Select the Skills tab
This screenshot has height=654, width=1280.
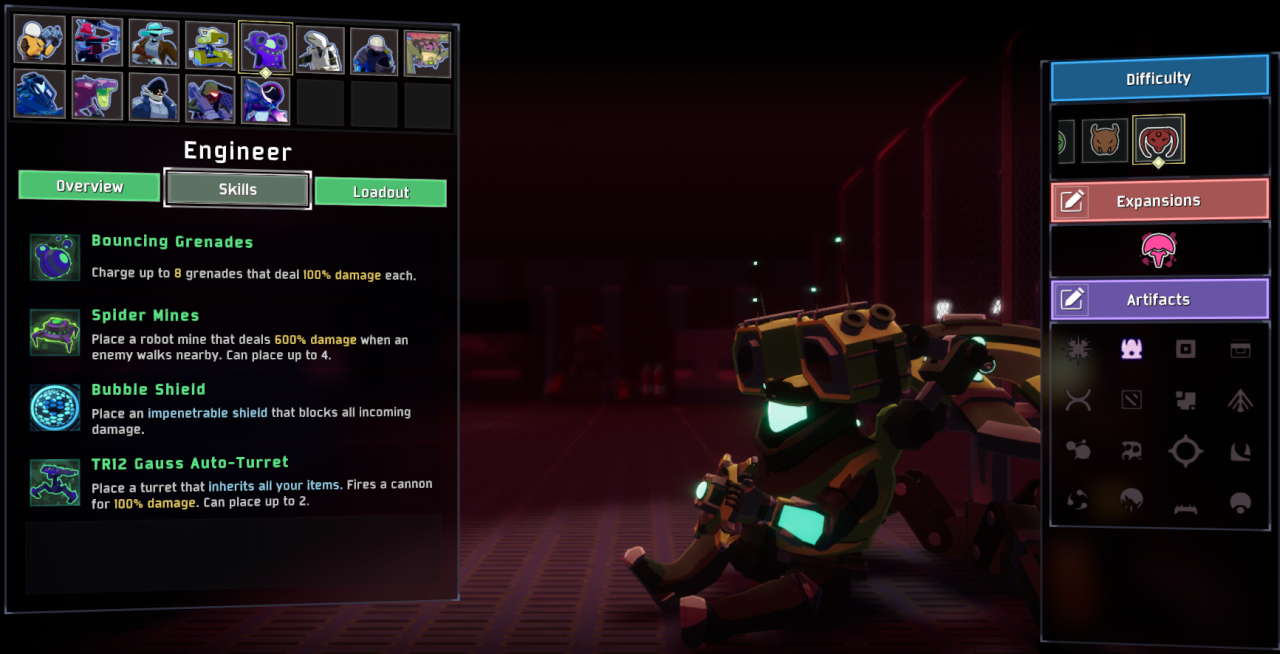pos(237,189)
